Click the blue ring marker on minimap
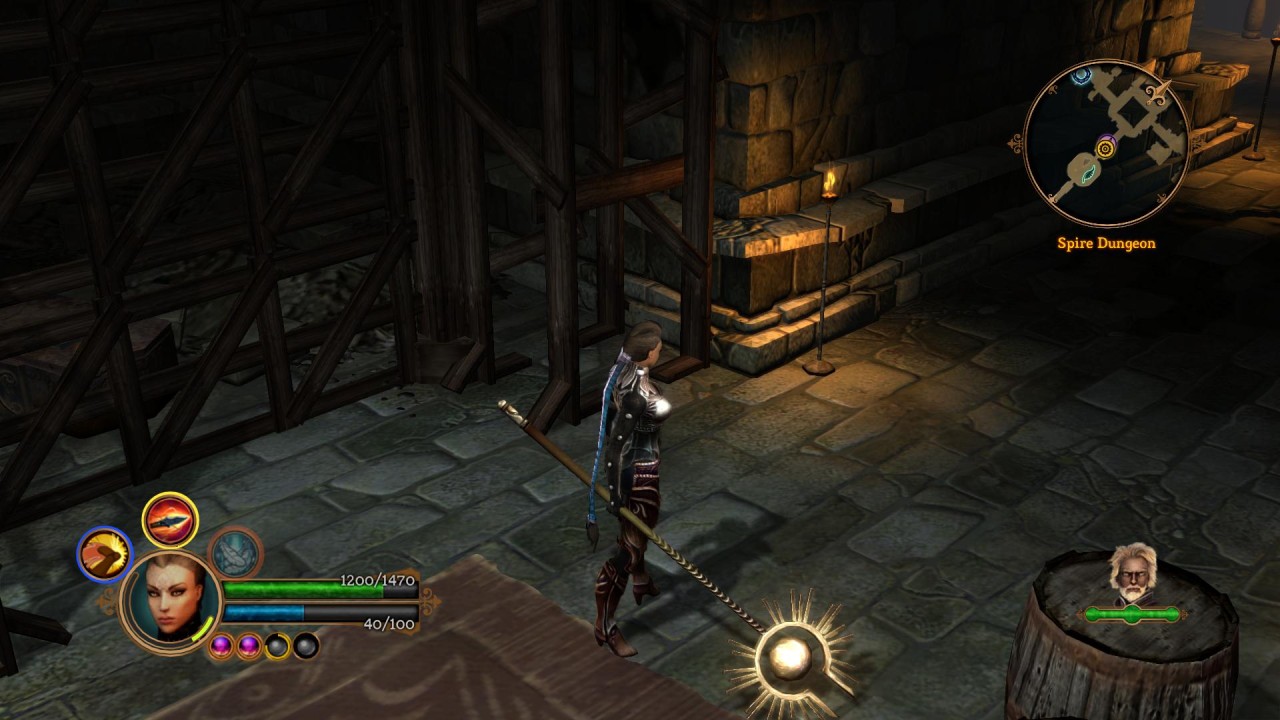The height and width of the screenshot is (720, 1280). (1080, 76)
